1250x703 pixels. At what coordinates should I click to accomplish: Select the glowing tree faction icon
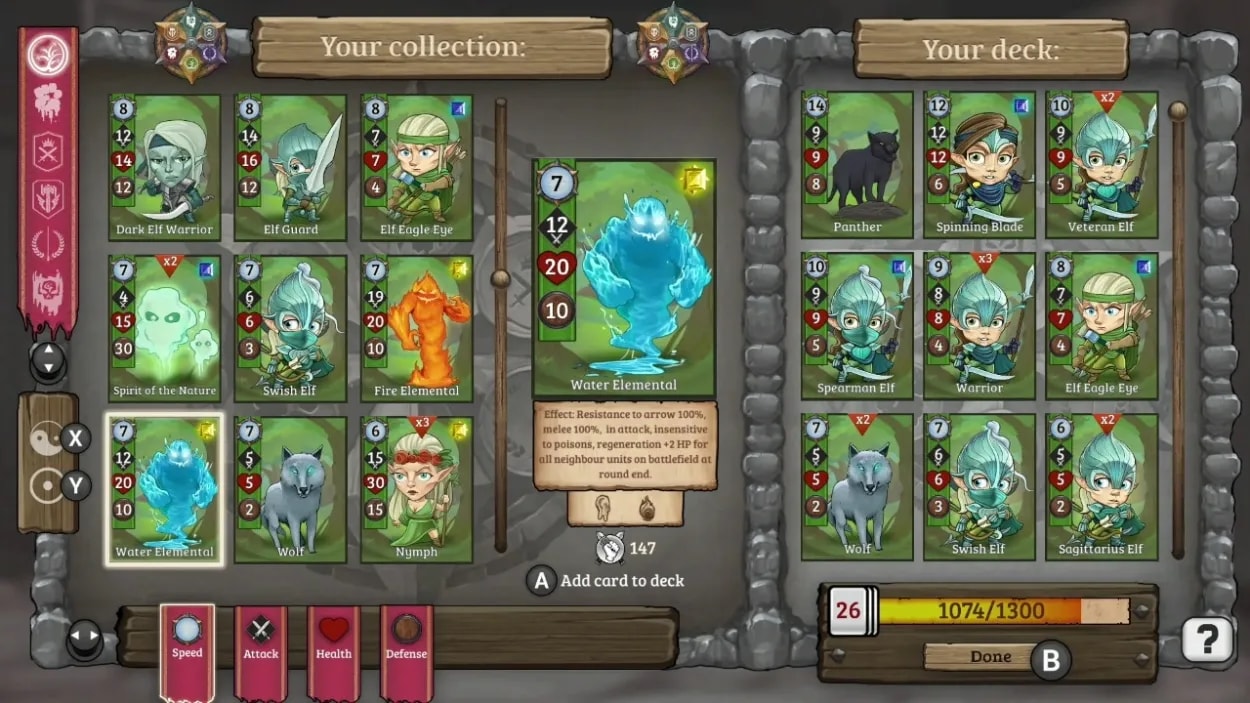click(47, 55)
